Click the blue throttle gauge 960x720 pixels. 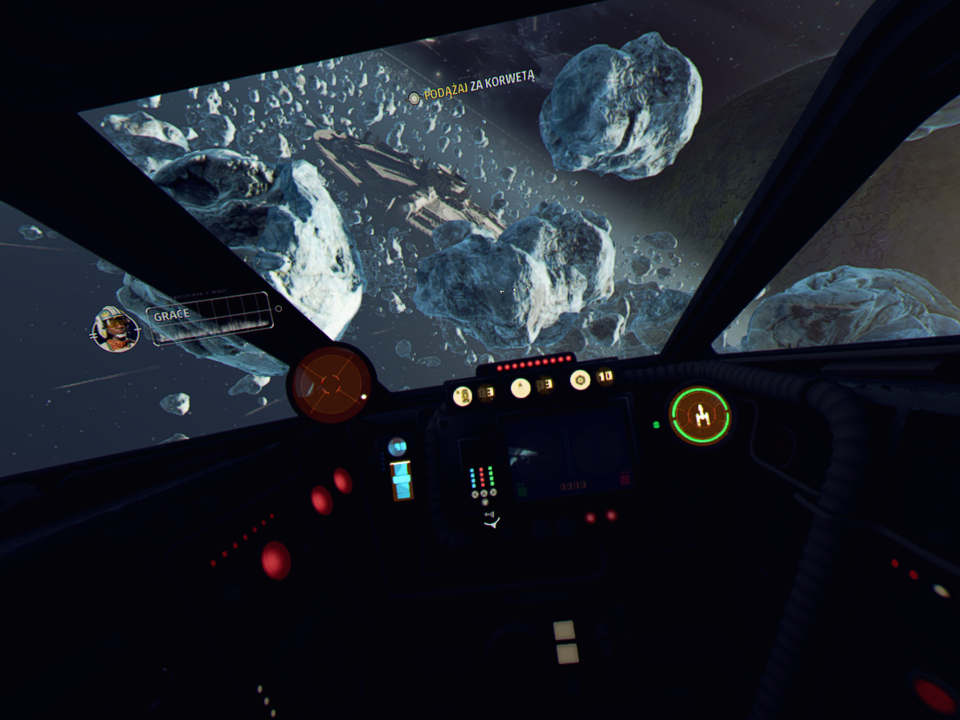(401, 478)
